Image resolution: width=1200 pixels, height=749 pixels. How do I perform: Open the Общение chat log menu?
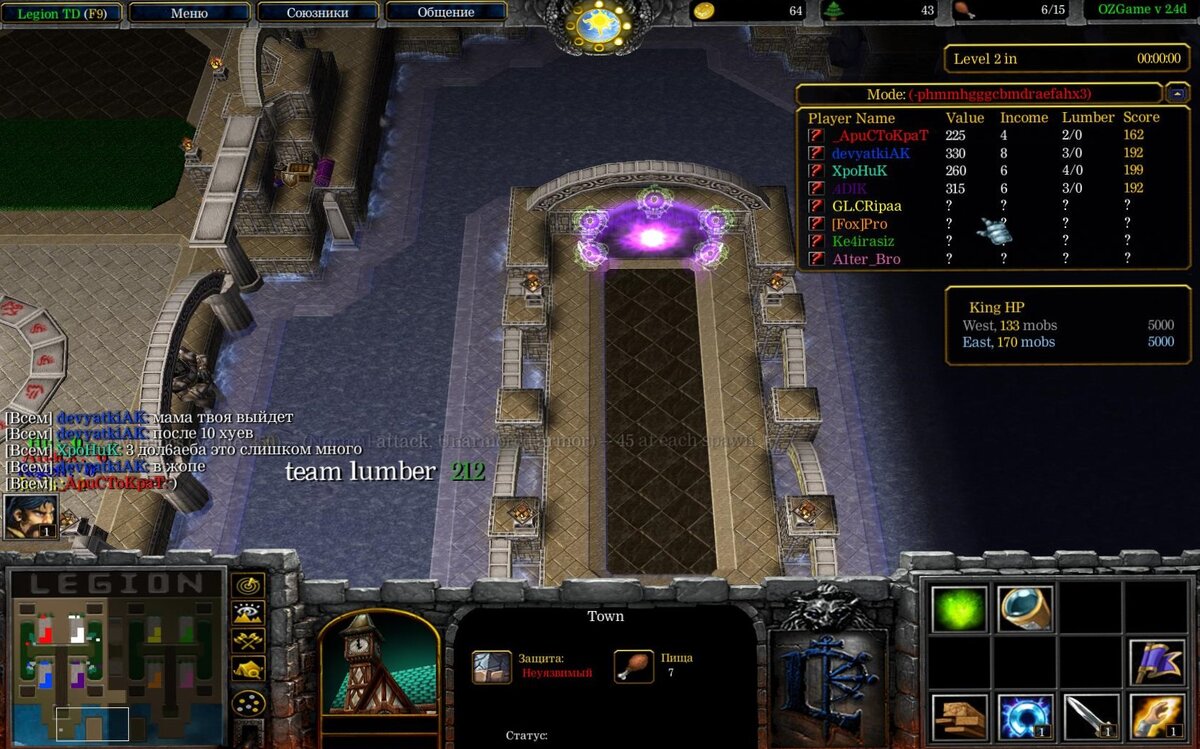click(x=445, y=13)
